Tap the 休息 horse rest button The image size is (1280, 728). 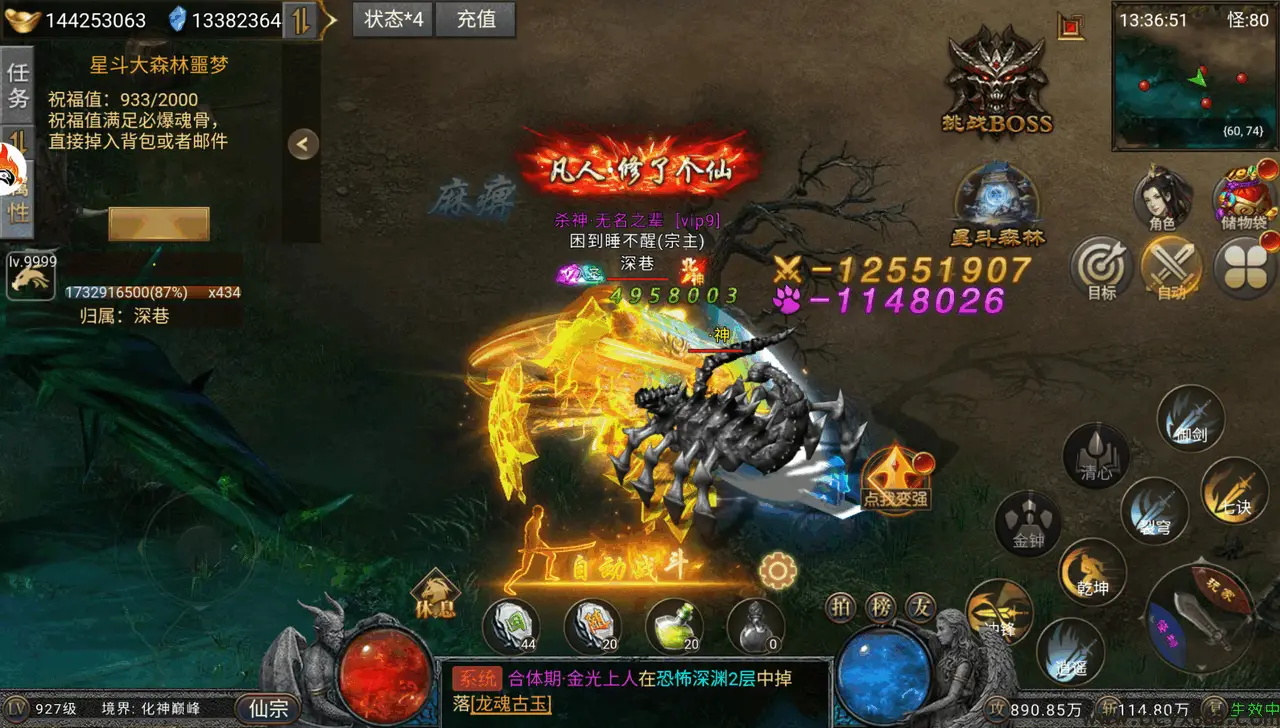pyautogui.click(x=435, y=594)
